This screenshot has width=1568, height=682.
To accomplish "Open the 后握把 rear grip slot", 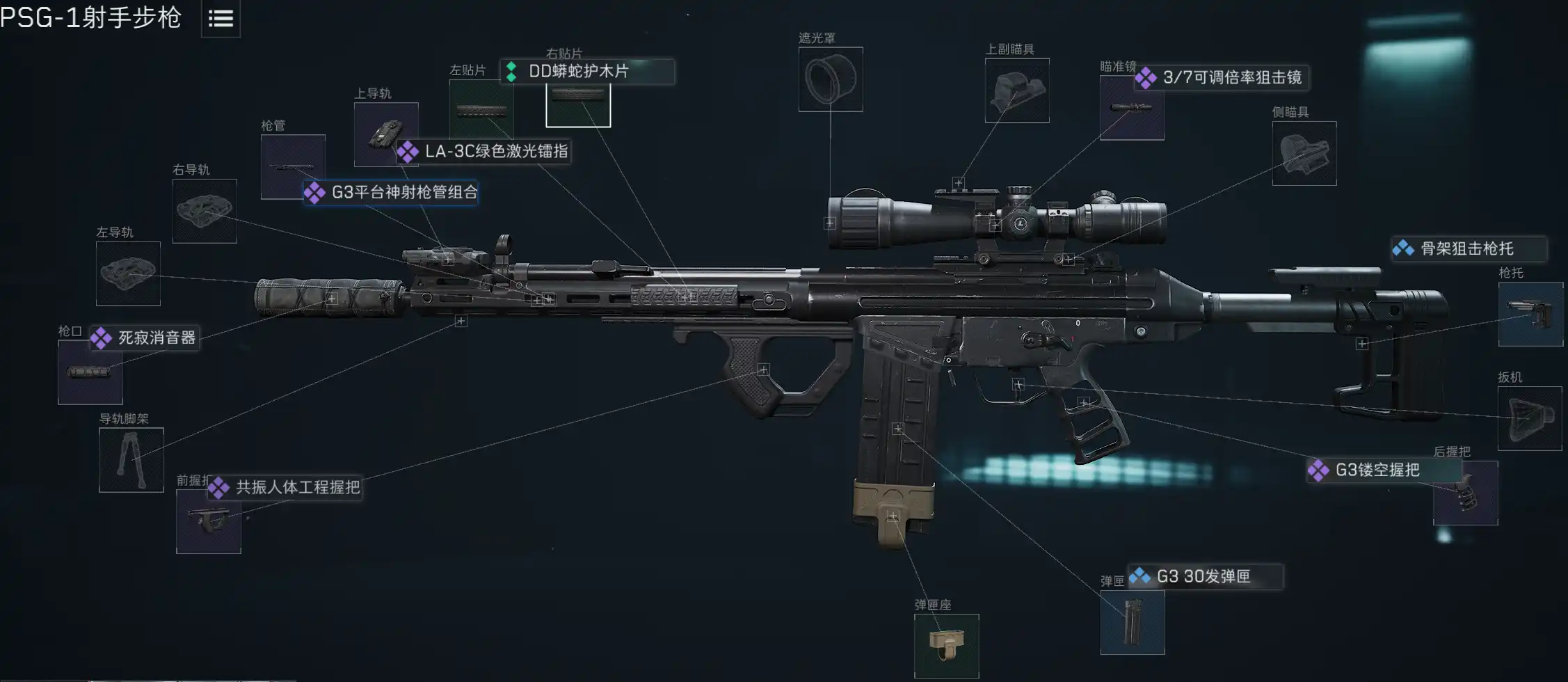I will tap(1465, 493).
